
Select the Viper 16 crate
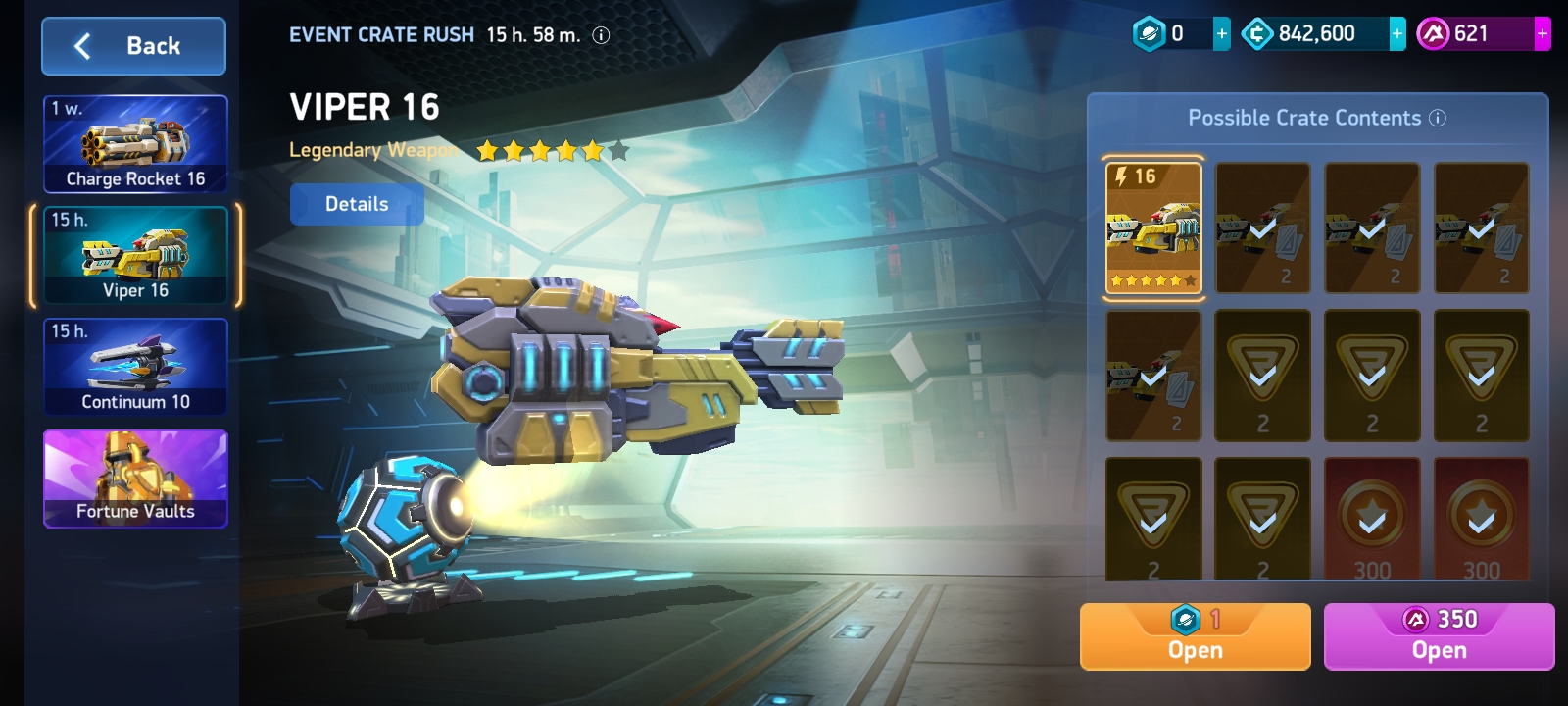tap(135, 256)
